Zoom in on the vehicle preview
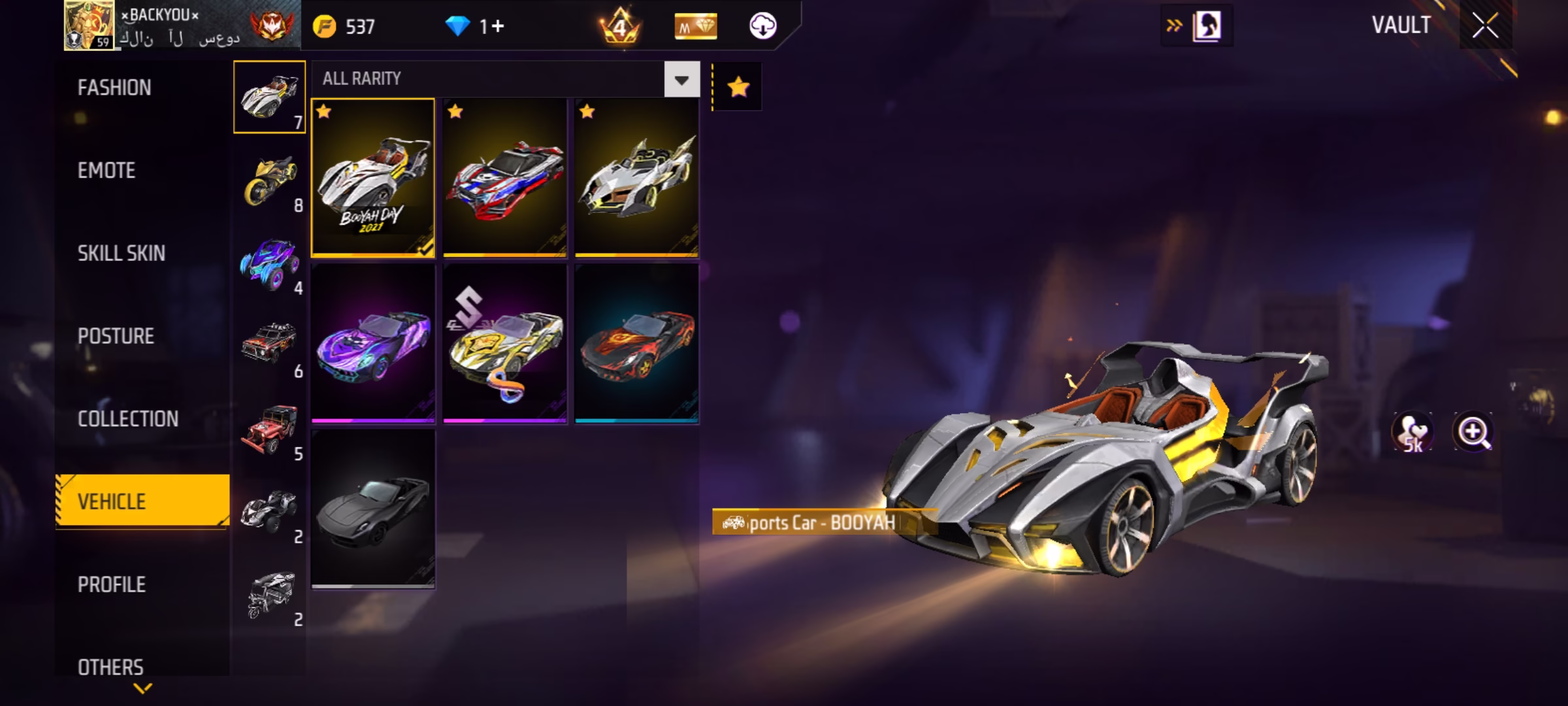The image size is (1568, 706). [x=1473, y=432]
